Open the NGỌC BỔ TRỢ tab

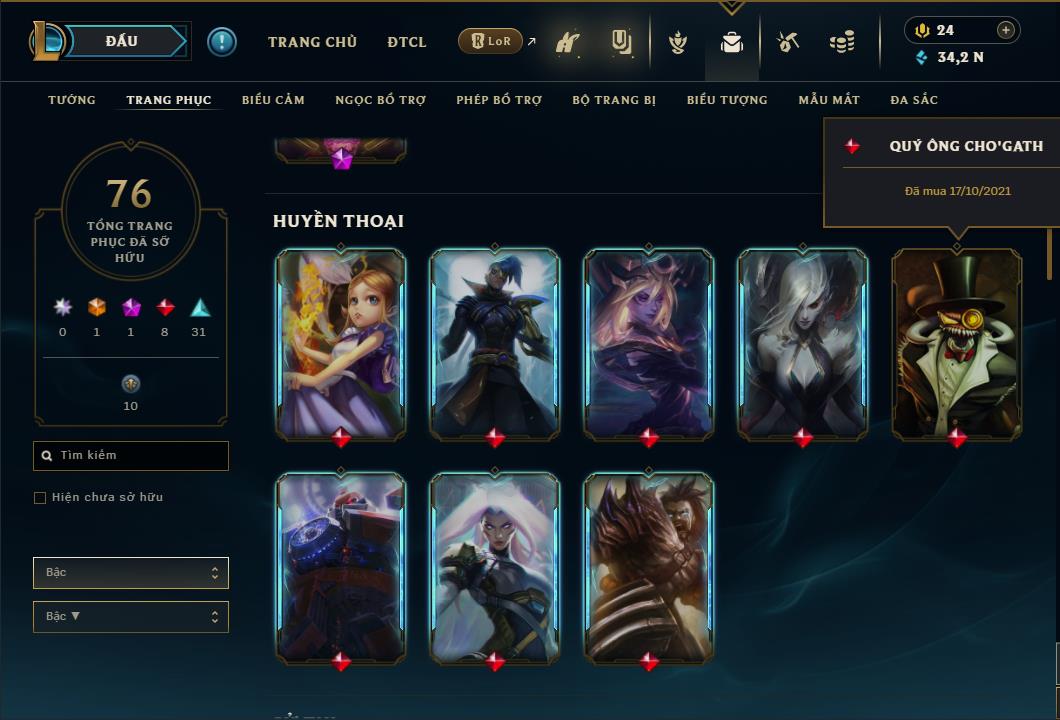(x=380, y=100)
